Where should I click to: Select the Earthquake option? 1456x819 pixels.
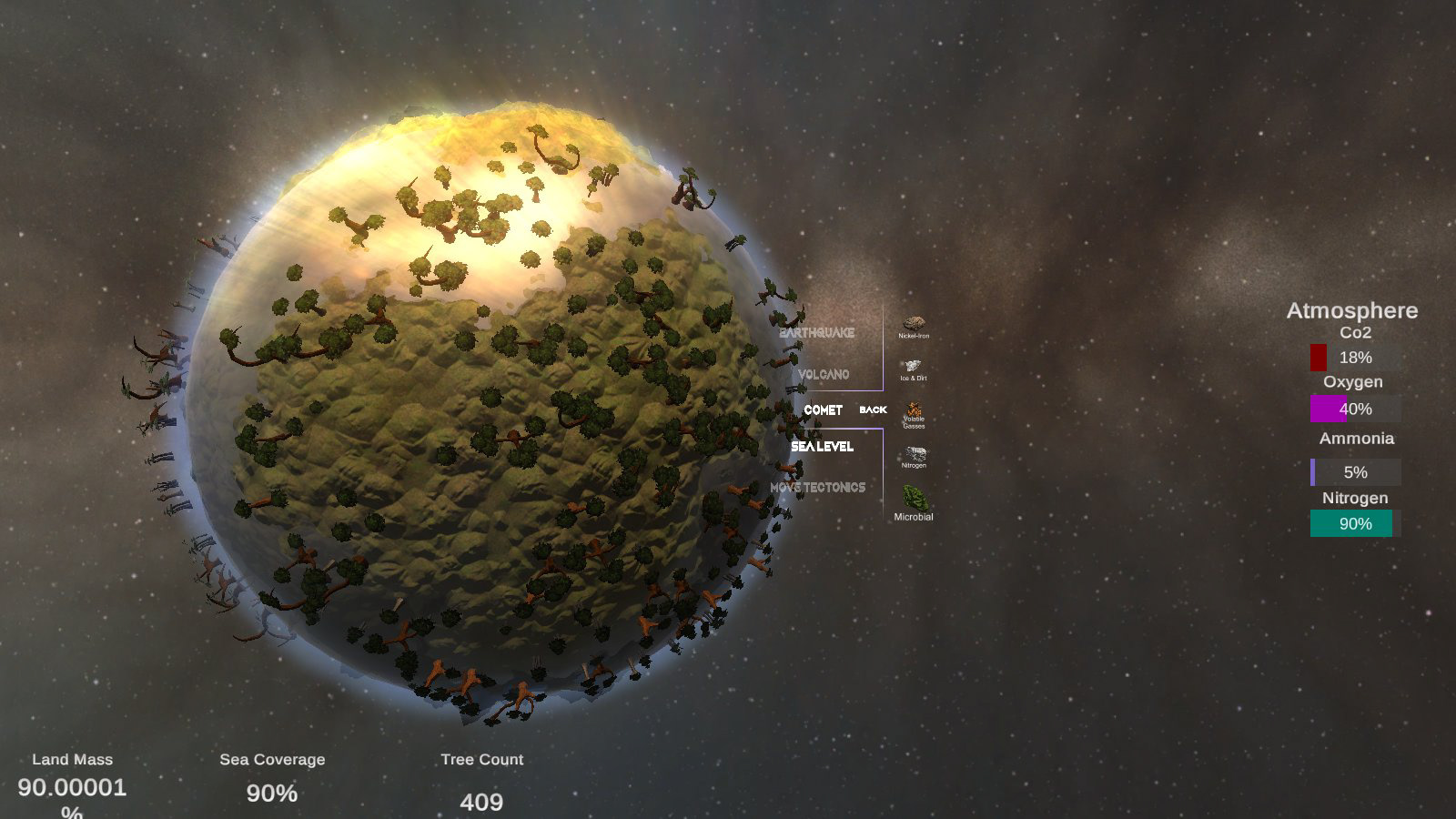(818, 333)
